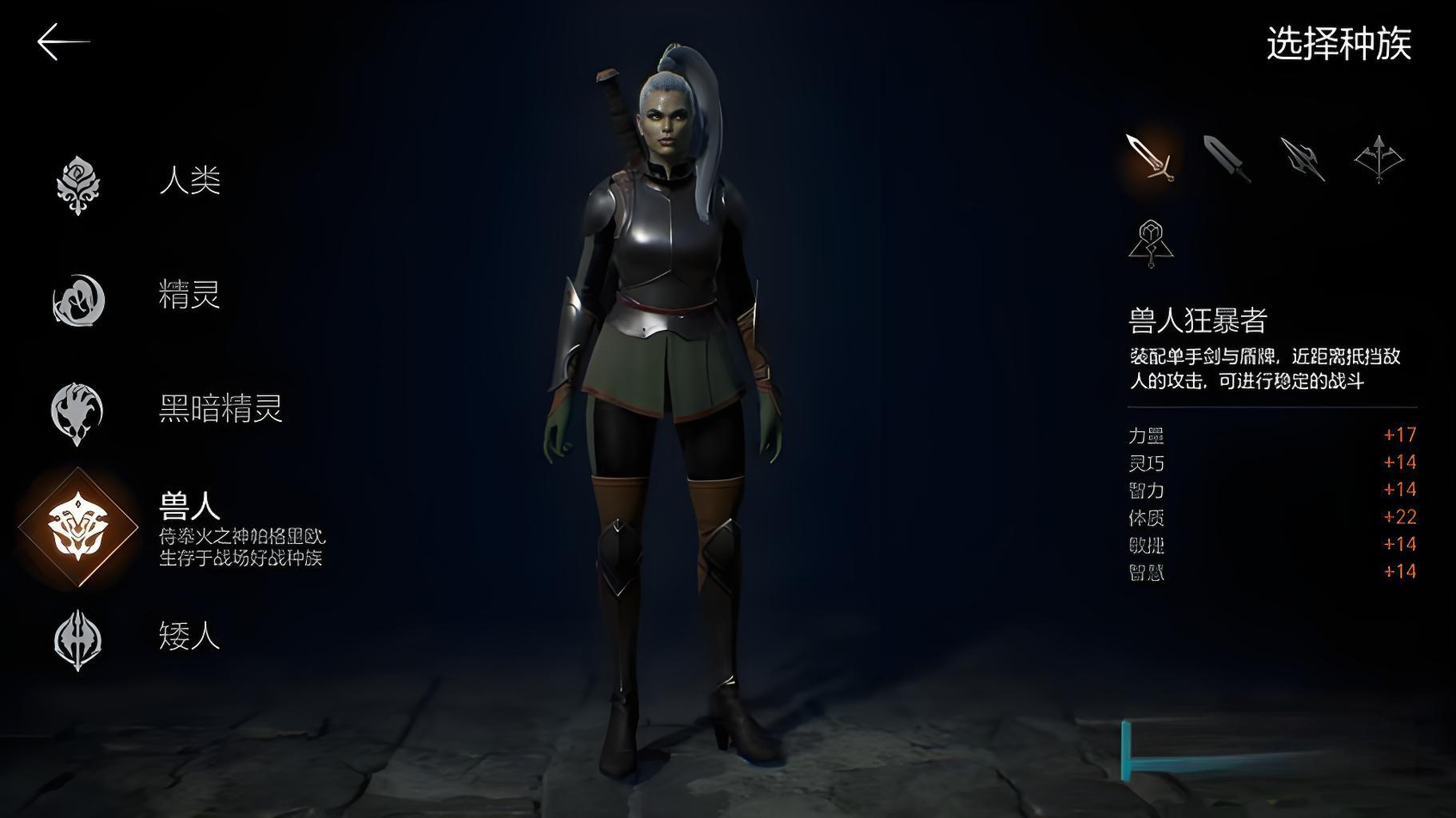Screen dimensions: 1456x818
Task: Choose the dark greatsword class icon
Action: coord(1227,159)
